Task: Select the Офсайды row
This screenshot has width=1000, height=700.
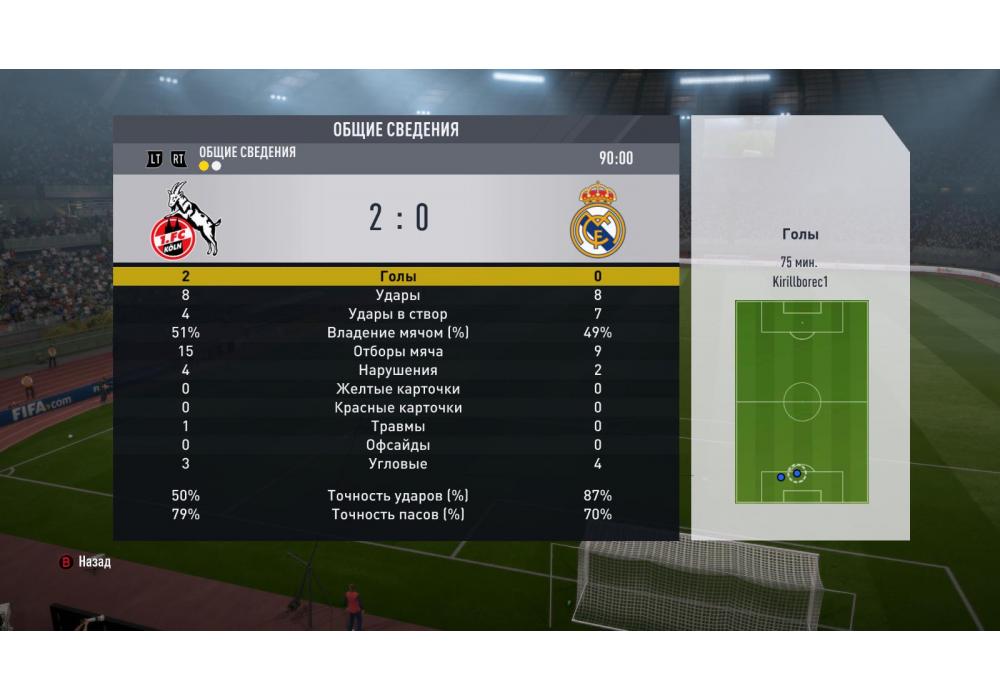Action: [397, 445]
